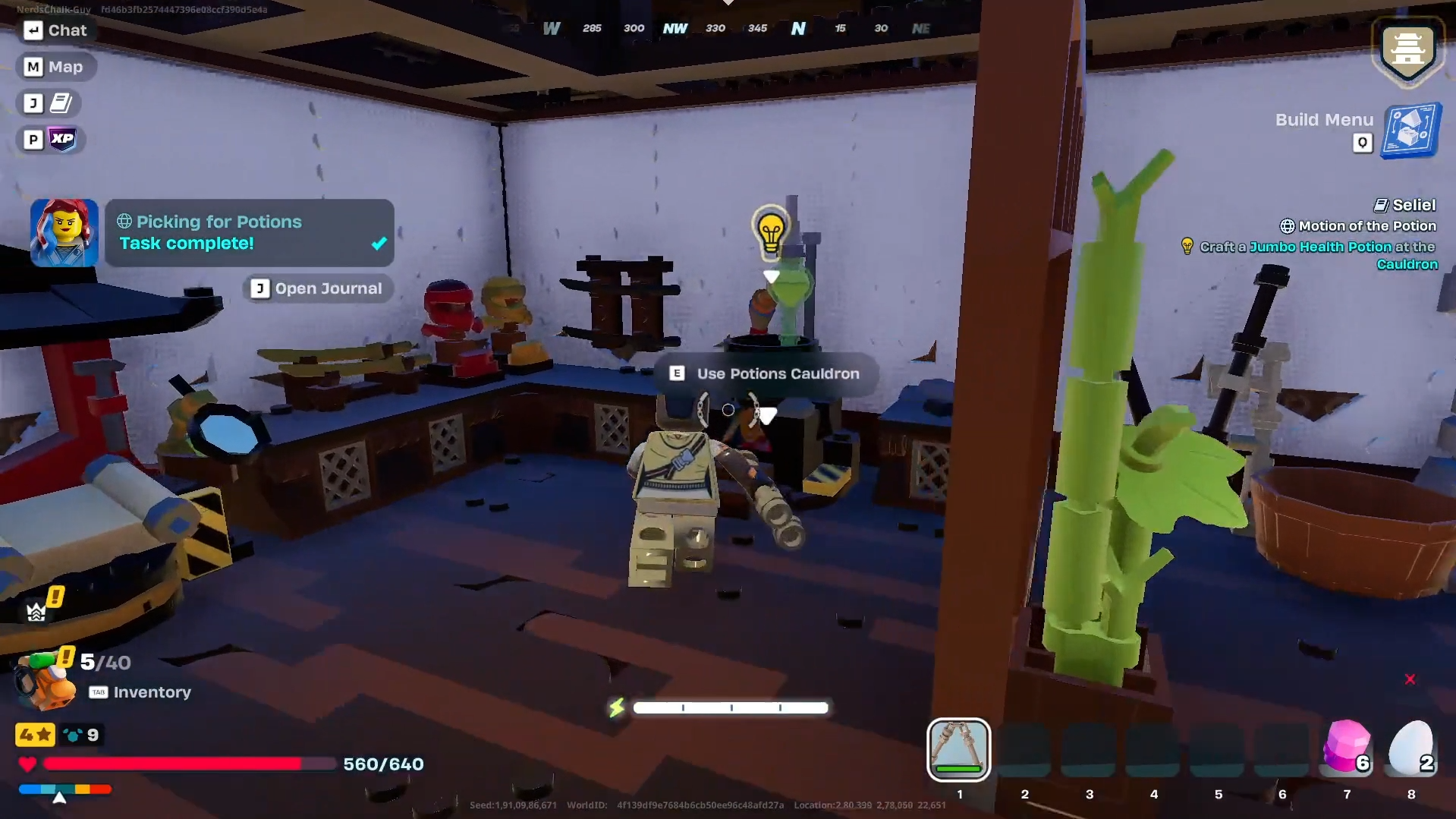
Task: Click the heart icon beside the health bar
Action: (27, 764)
